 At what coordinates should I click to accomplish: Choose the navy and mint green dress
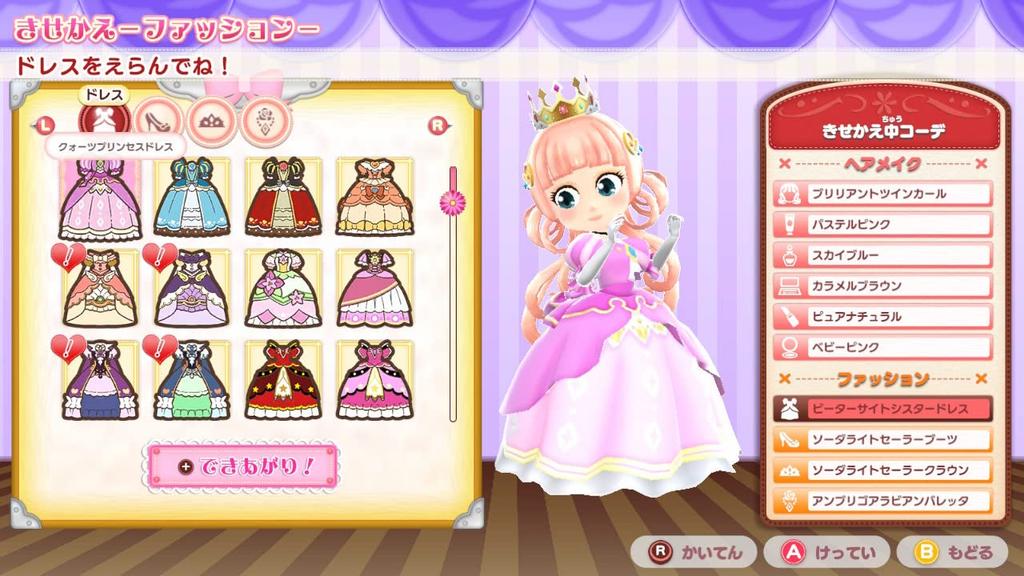[x=192, y=379]
